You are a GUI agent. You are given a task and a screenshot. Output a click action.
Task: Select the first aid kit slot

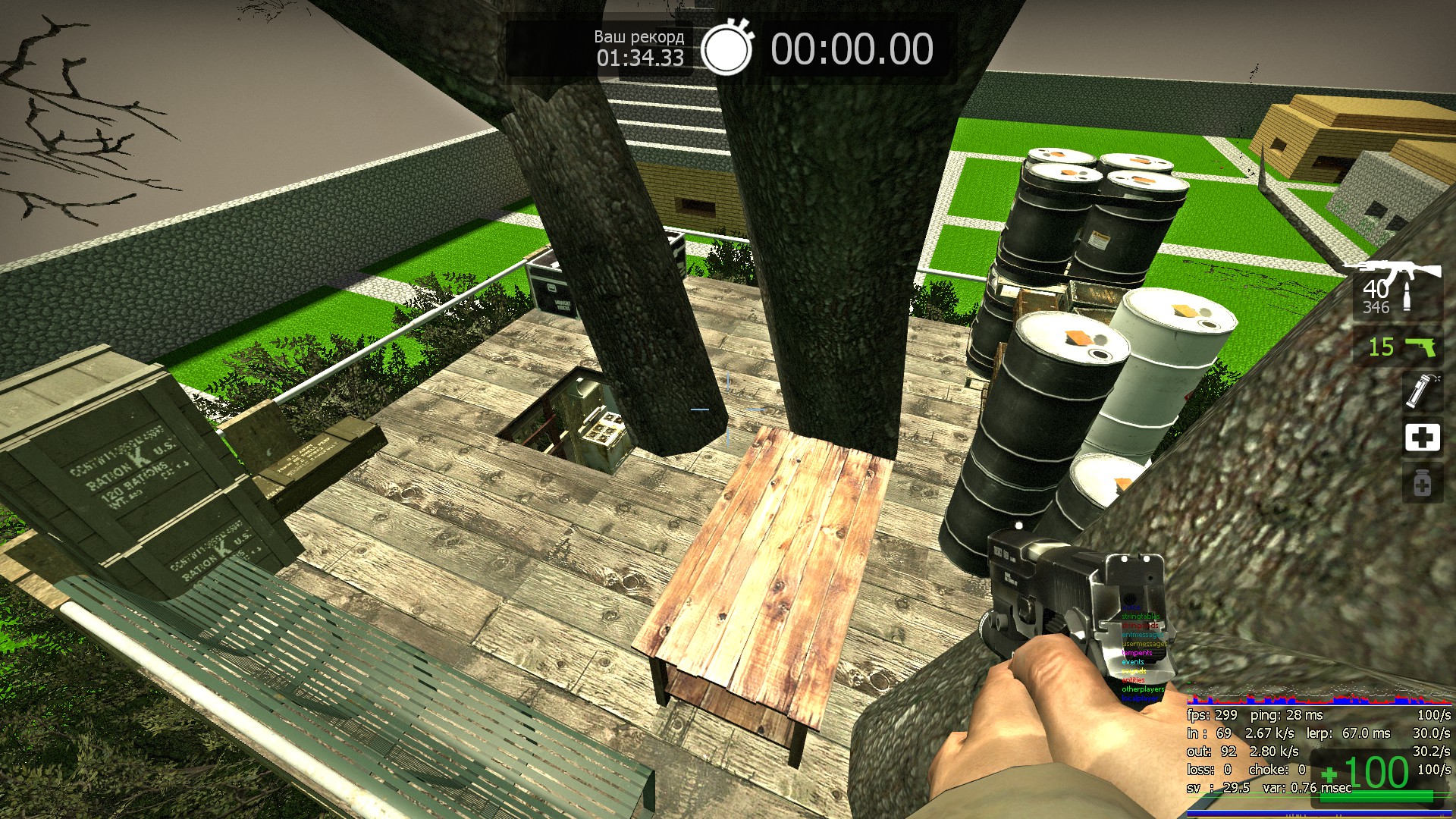(x=1422, y=438)
